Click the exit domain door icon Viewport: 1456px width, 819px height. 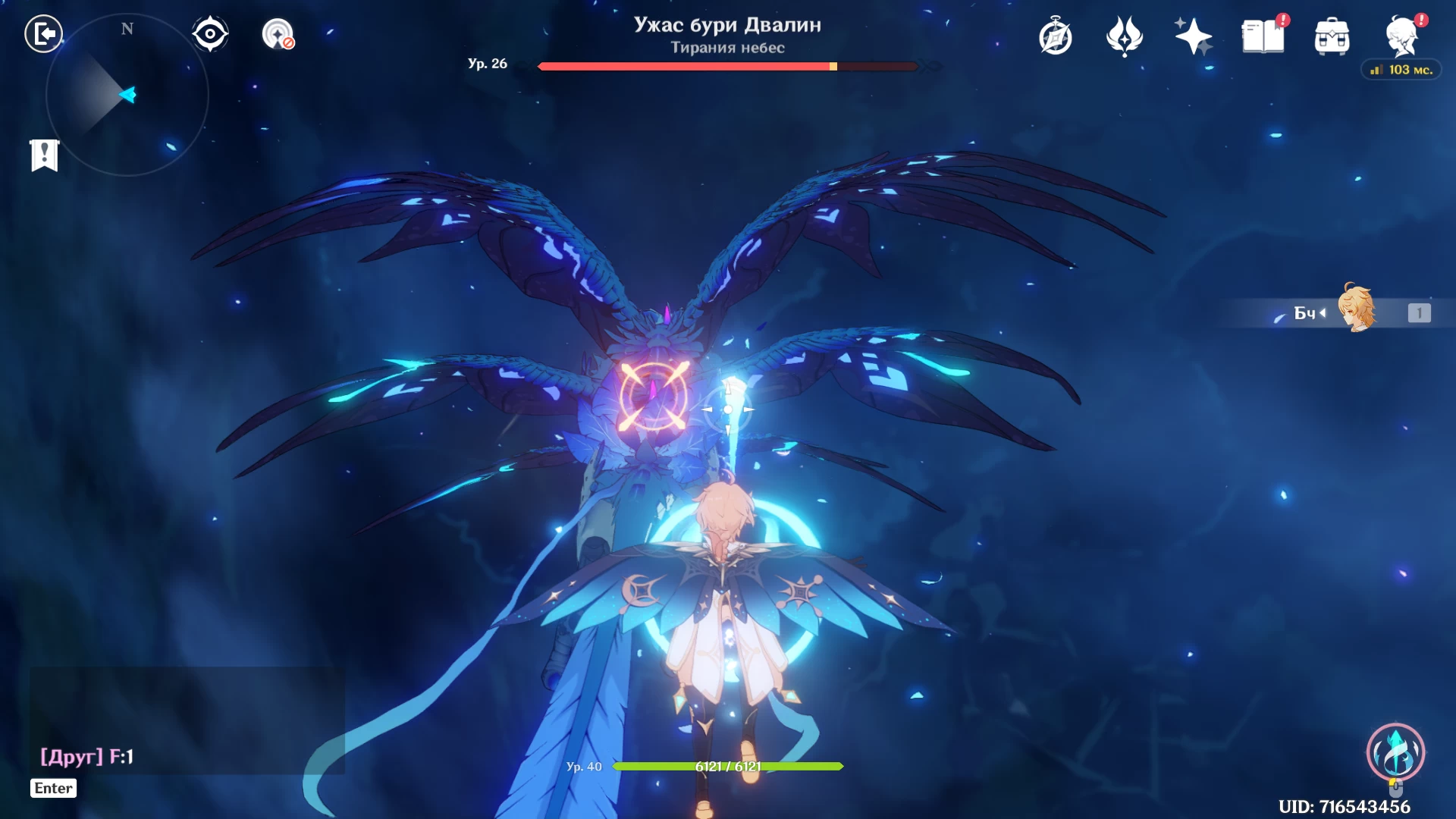[x=44, y=34]
